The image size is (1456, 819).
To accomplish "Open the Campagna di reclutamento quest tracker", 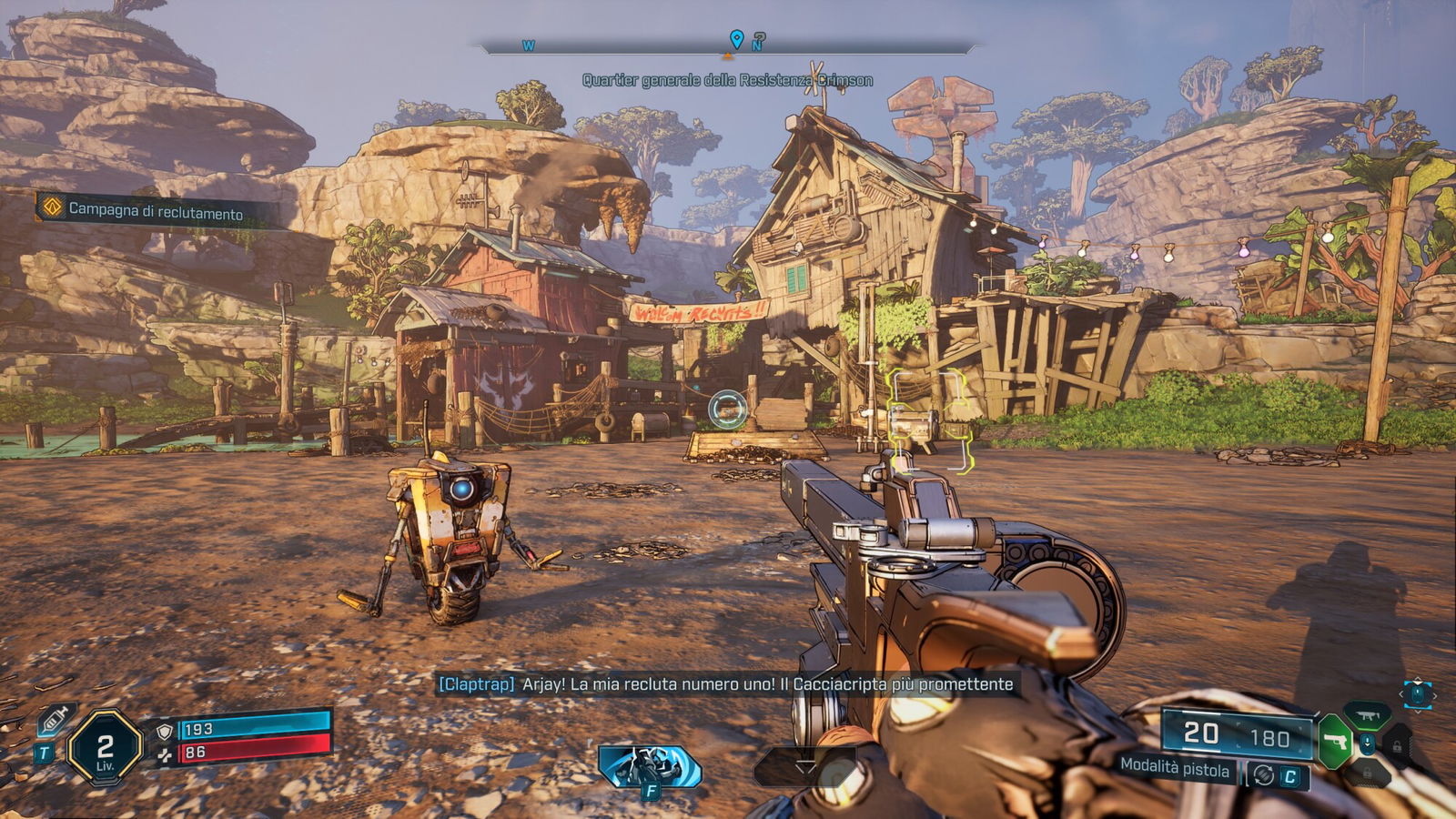I will click(x=155, y=211).
